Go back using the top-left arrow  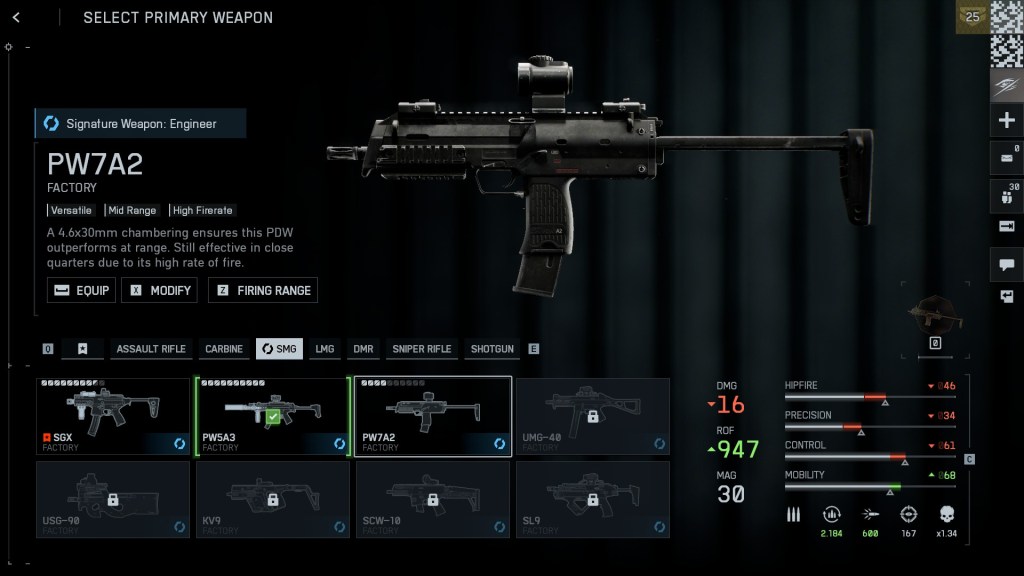[17, 17]
